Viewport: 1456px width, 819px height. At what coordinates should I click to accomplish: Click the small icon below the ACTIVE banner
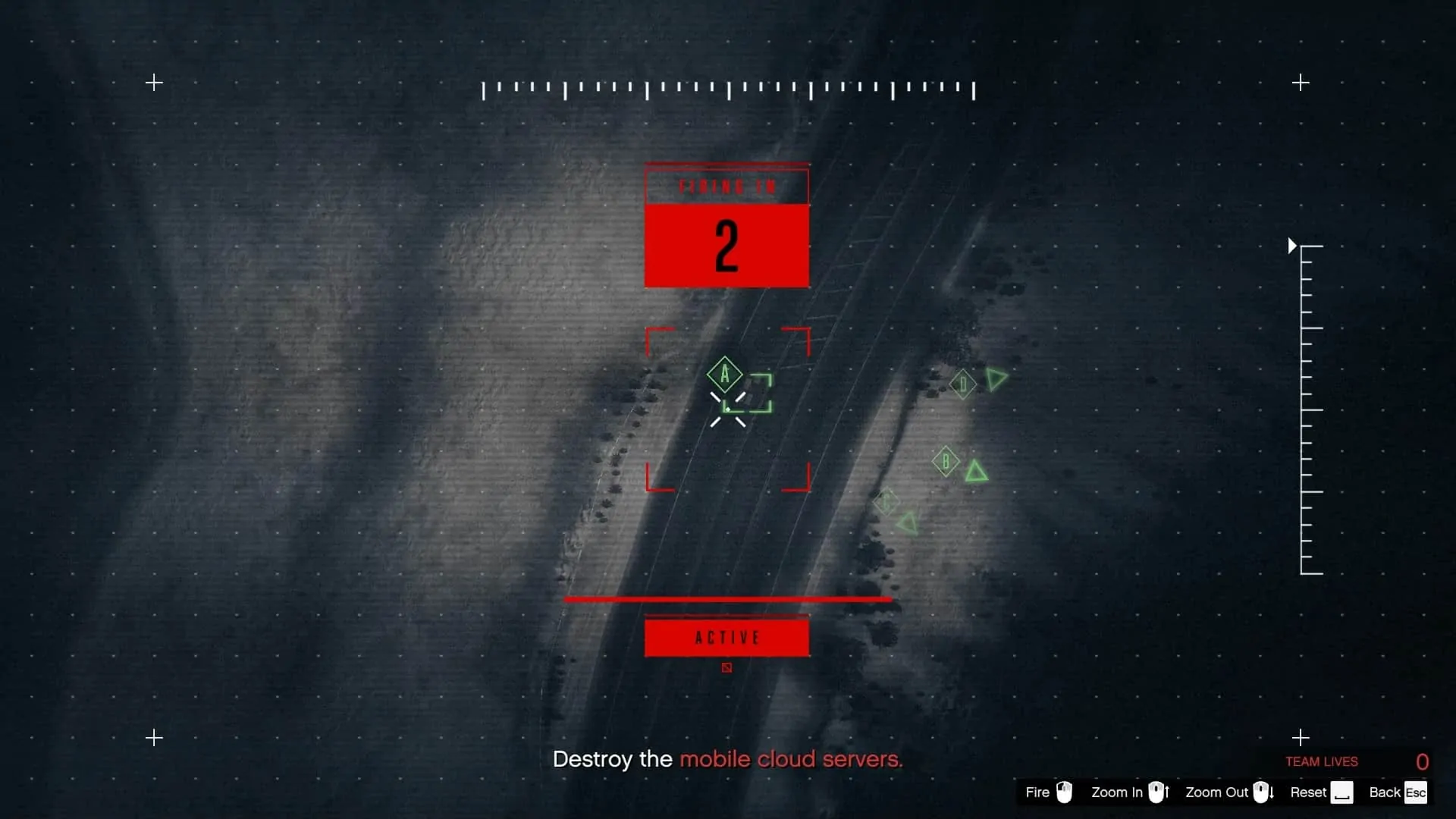point(726,668)
